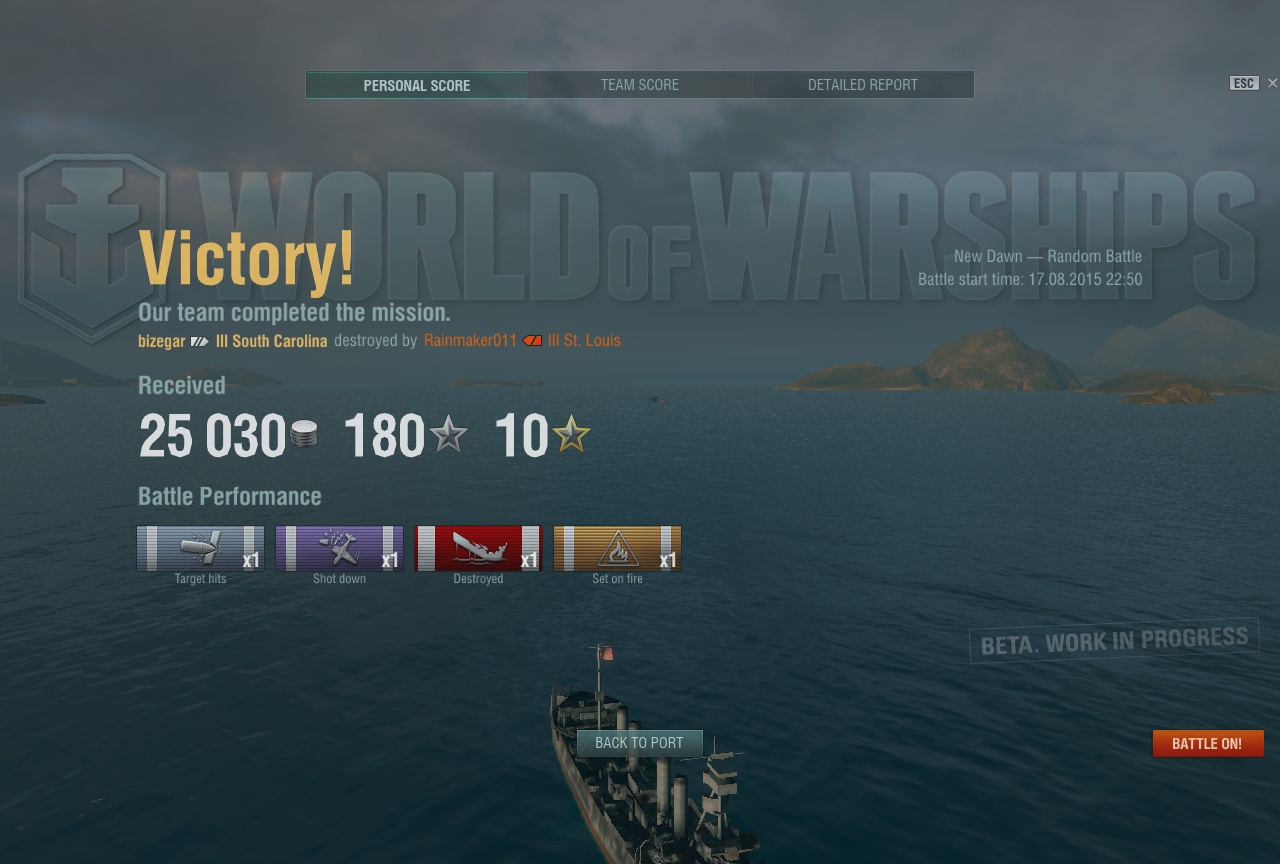The height and width of the screenshot is (864, 1280).
Task: Click player name Rainmaker011
Action: click(x=470, y=341)
